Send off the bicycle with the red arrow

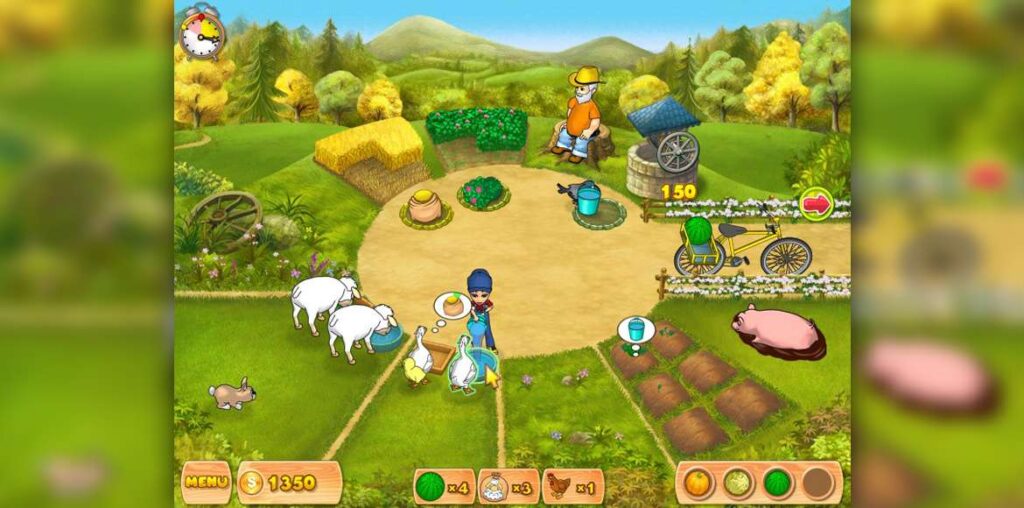(x=816, y=204)
